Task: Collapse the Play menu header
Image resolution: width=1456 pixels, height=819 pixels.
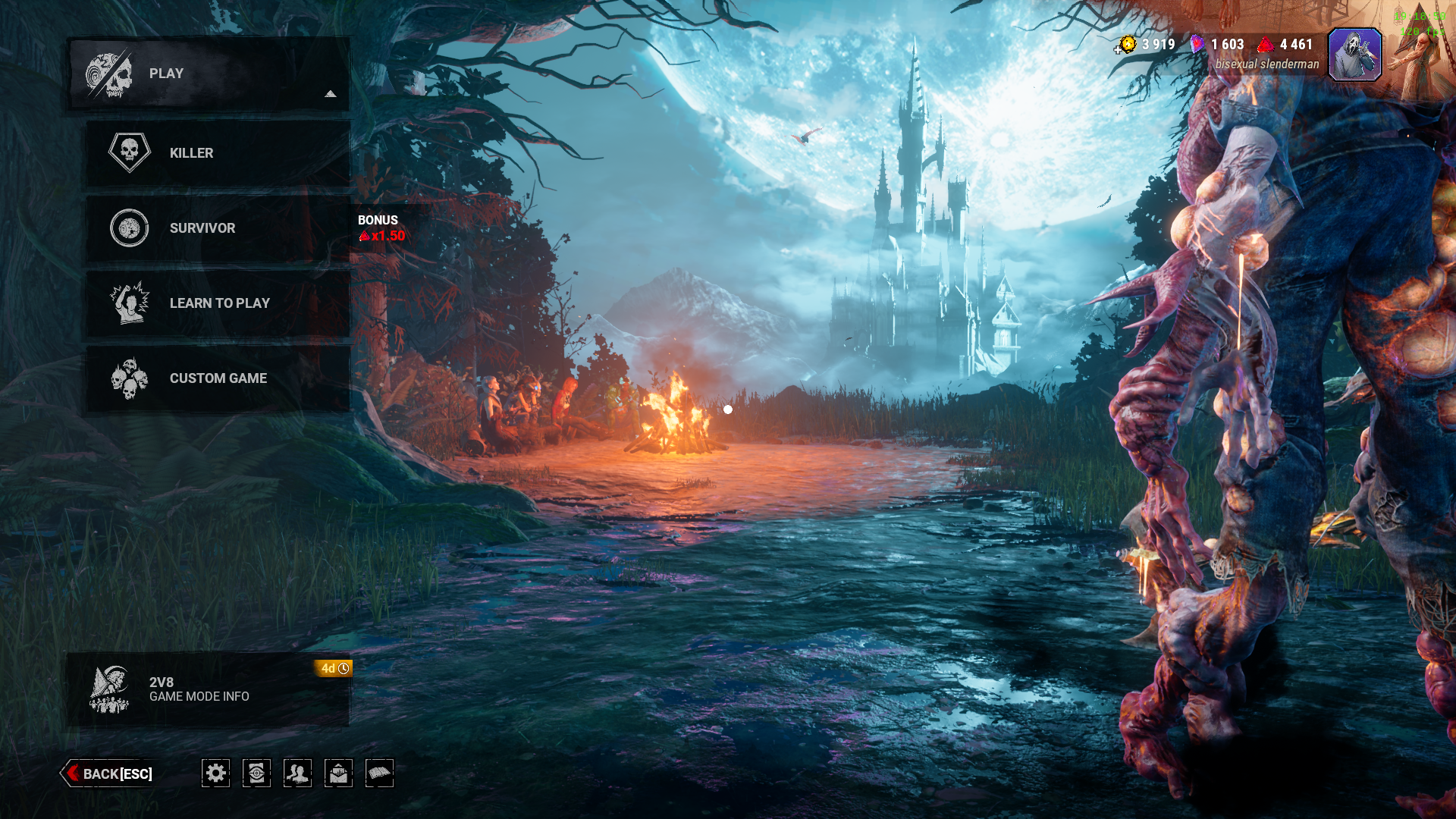Action: point(209,74)
